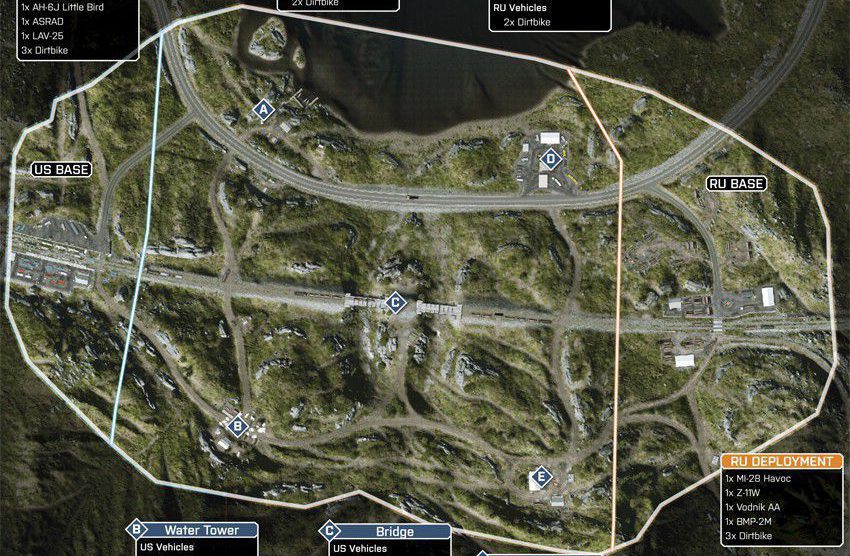Image resolution: width=850 pixels, height=556 pixels.
Task: Select the B objective diamond on the map
Action: coord(237,427)
